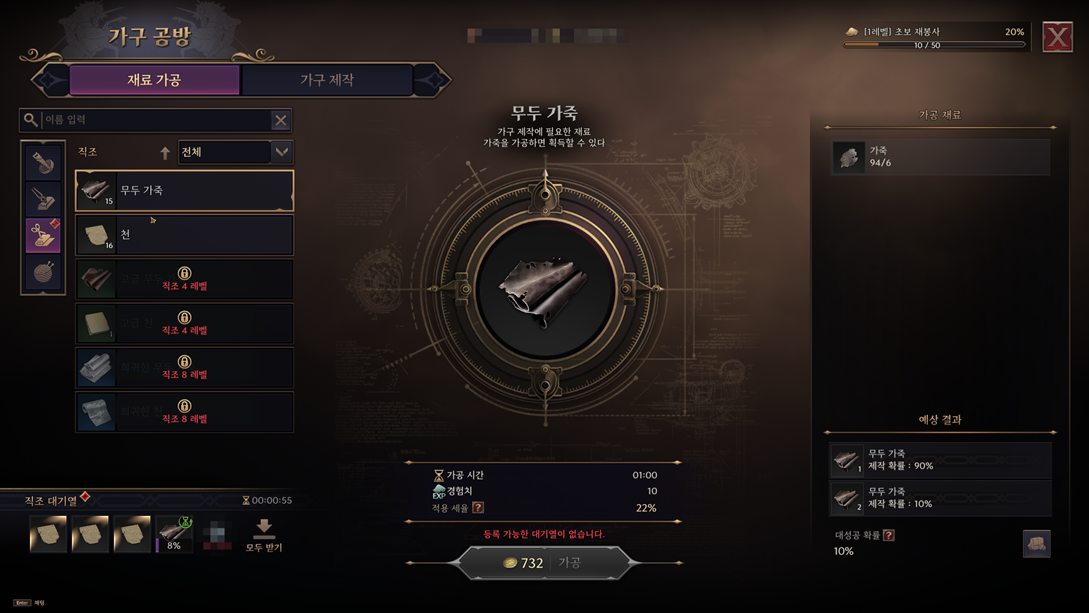Switch to the 가구 제작 tab
The image size is (1089, 613).
(x=327, y=80)
